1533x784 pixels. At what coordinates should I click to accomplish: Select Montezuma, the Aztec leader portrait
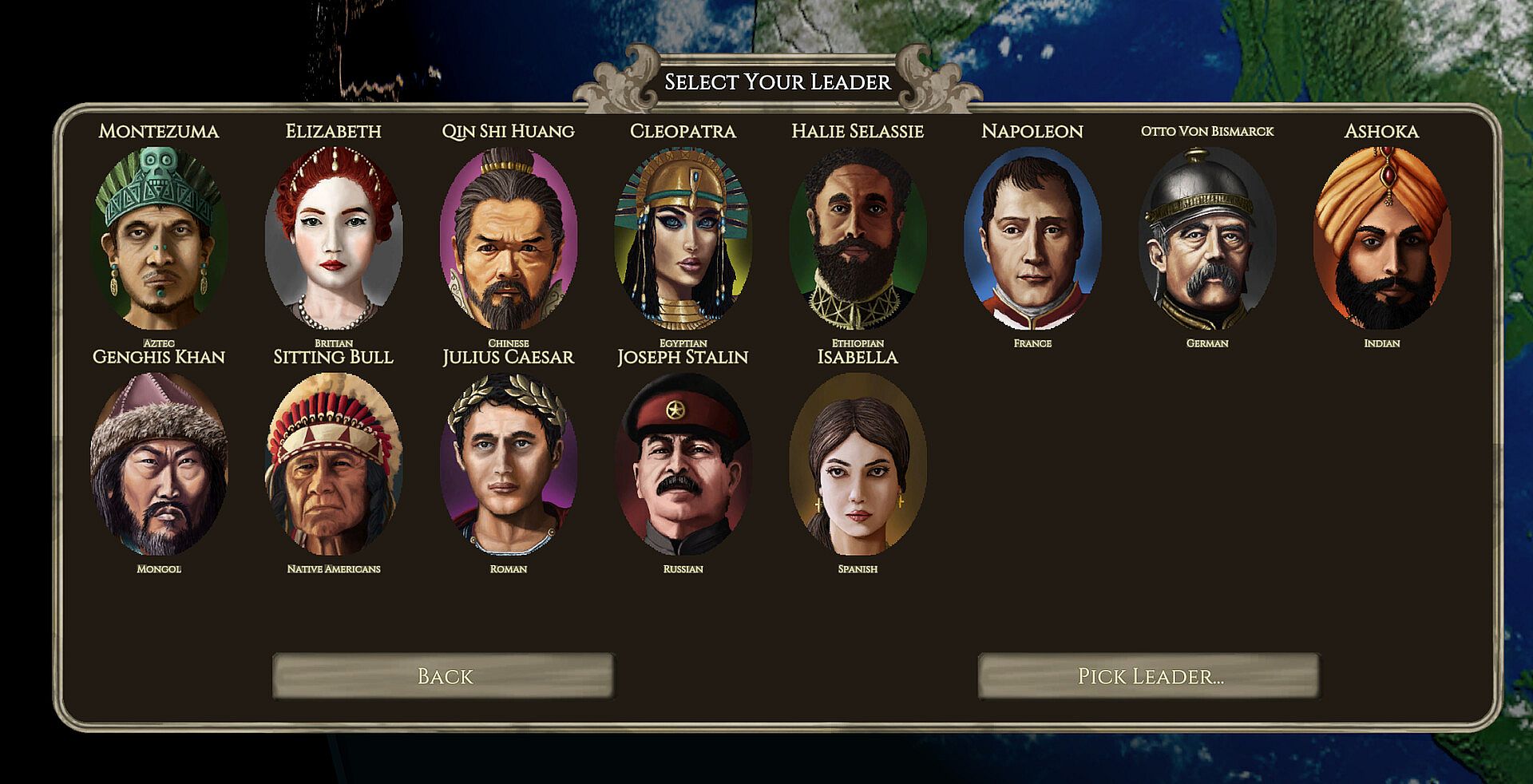pos(158,238)
